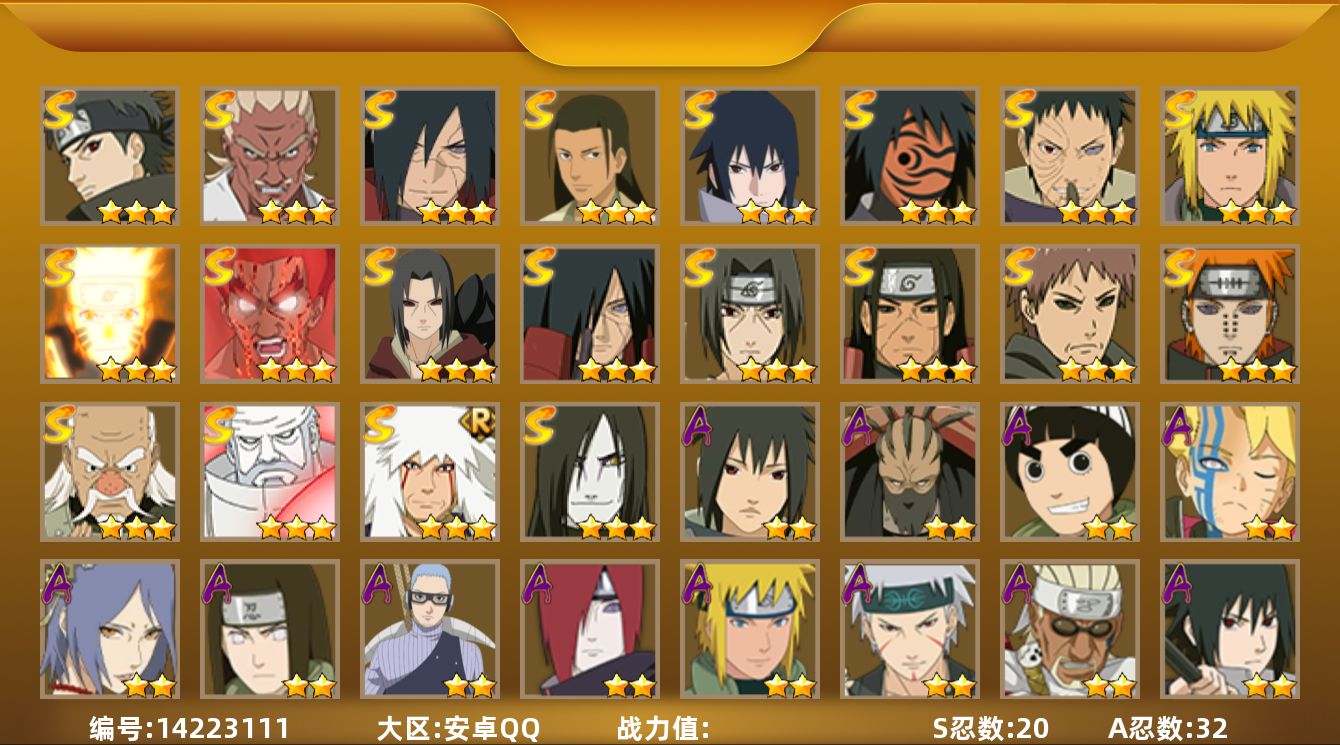The height and width of the screenshot is (745, 1340).
Task: Select the pale Orochimaru portrait
Action: pos(589,472)
